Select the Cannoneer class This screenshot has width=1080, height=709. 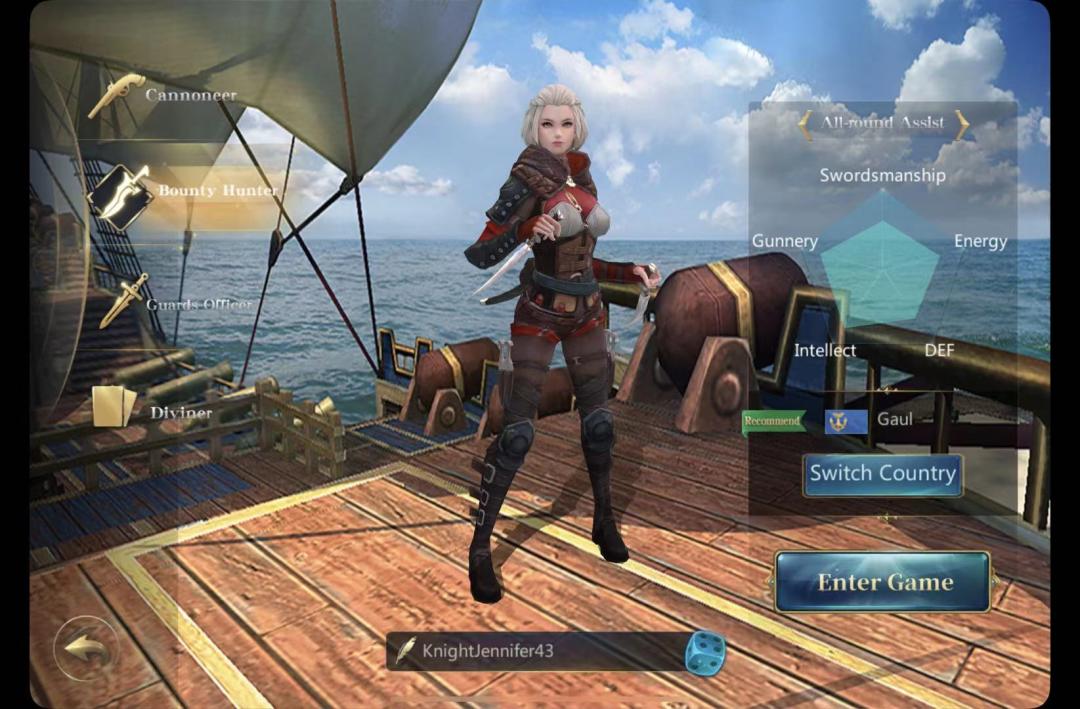[165, 96]
